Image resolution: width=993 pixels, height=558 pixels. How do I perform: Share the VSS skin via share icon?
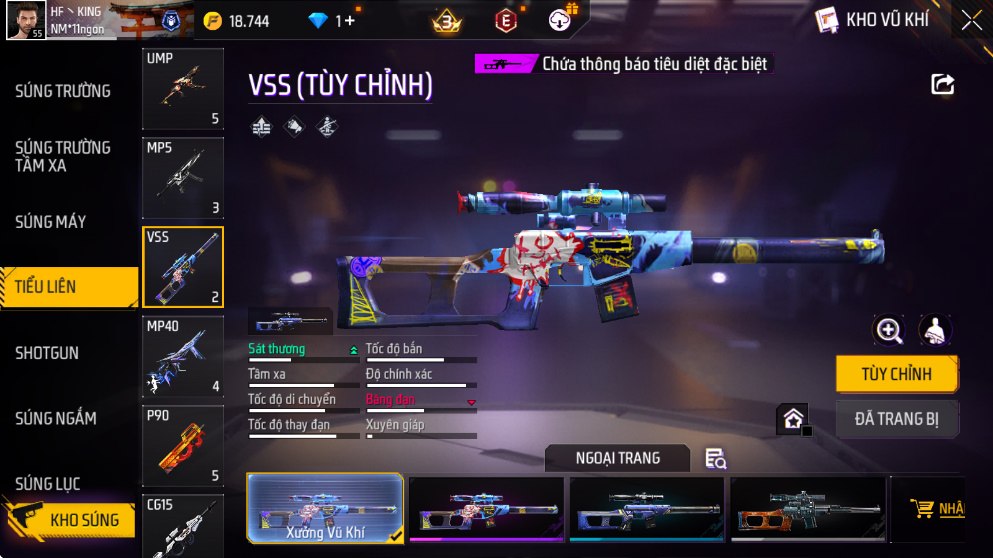pos(942,85)
